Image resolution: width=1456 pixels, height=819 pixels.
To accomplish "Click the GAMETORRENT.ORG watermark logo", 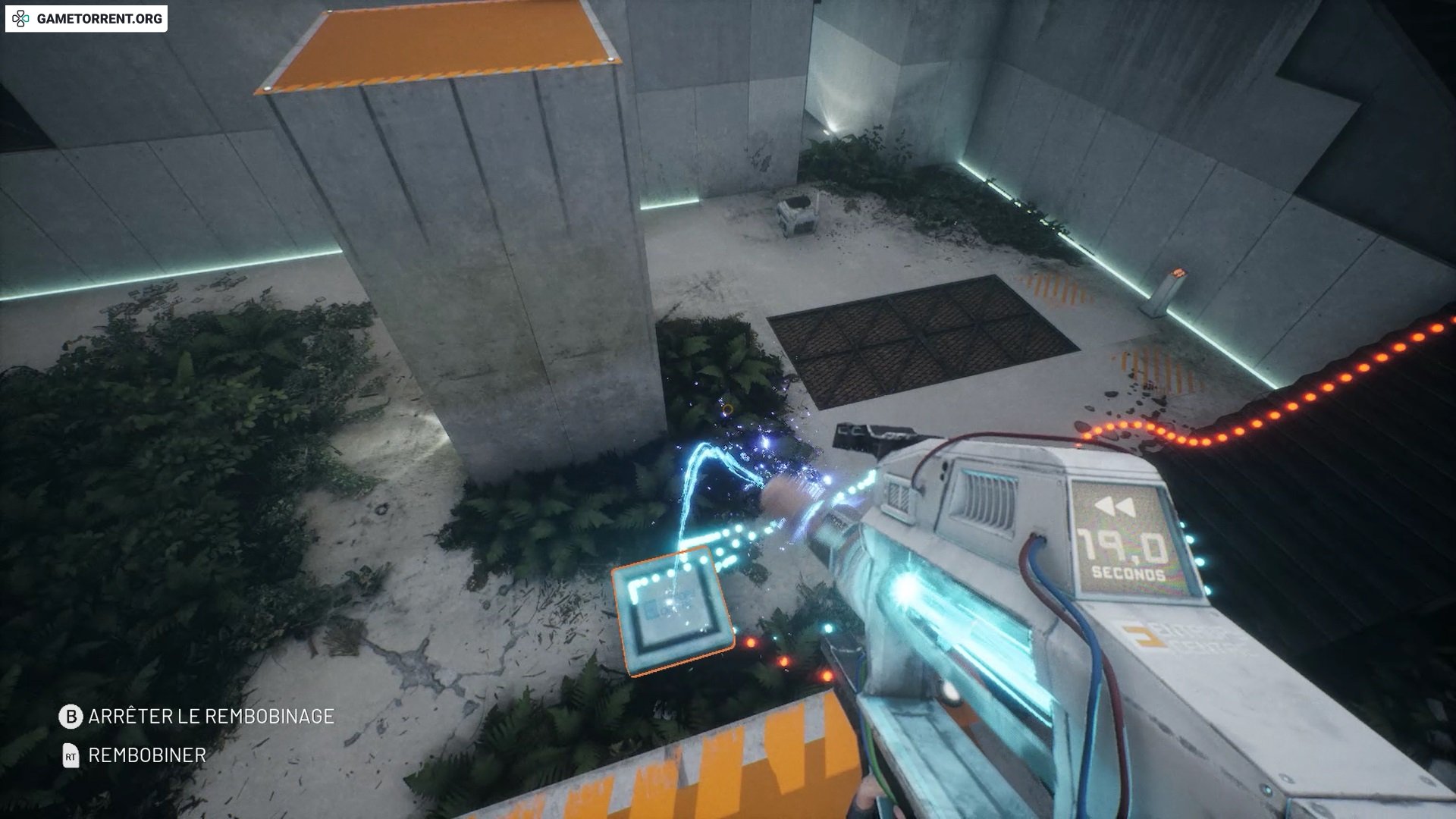I will click(86, 18).
